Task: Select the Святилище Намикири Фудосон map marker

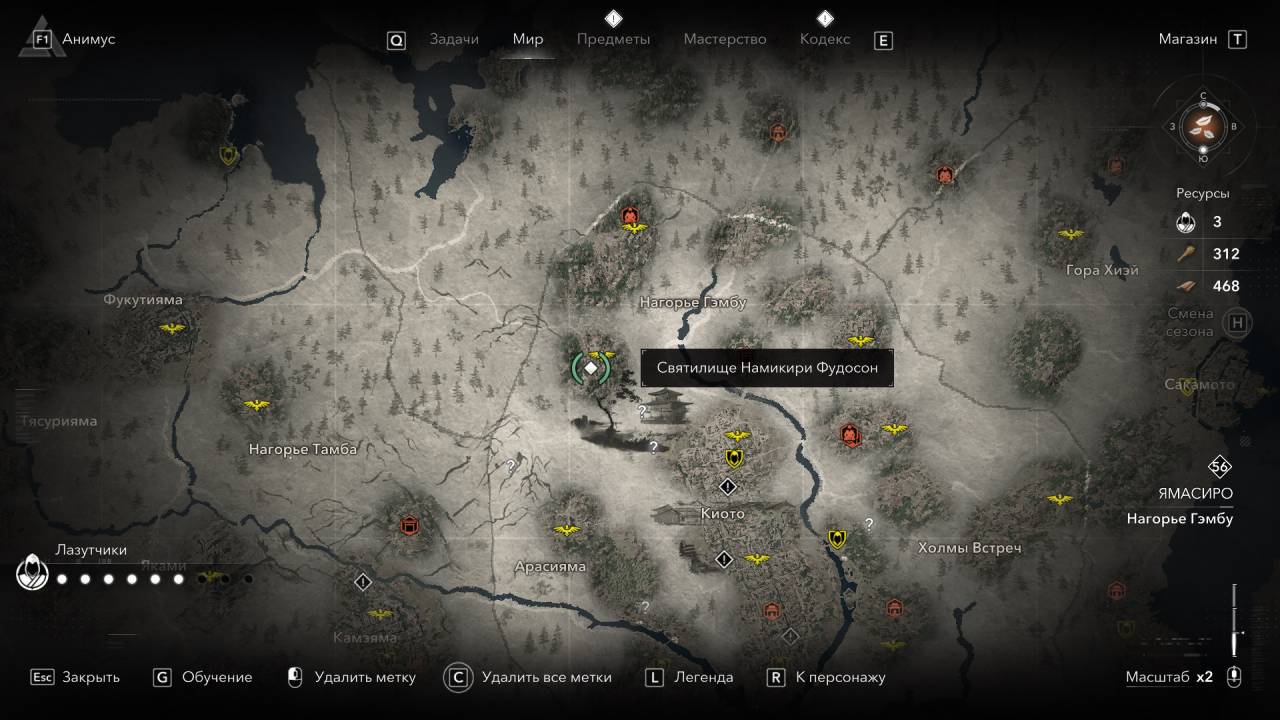Action: click(x=591, y=368)
